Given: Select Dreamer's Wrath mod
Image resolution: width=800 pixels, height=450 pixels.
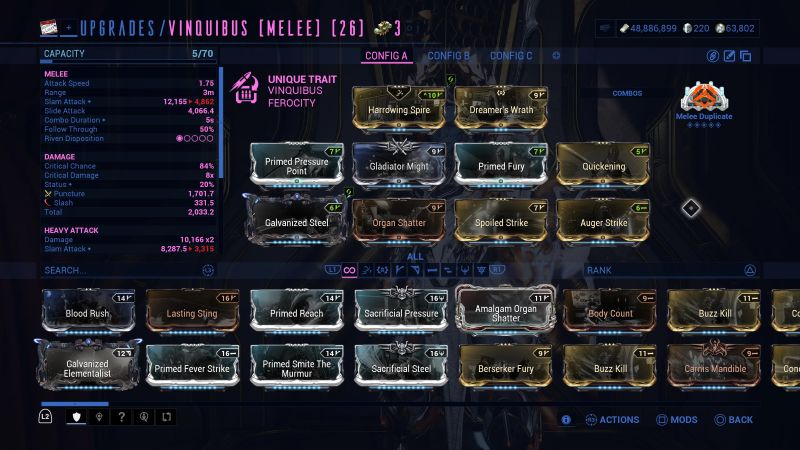Looking at the screenshot, I should point(501,108).
